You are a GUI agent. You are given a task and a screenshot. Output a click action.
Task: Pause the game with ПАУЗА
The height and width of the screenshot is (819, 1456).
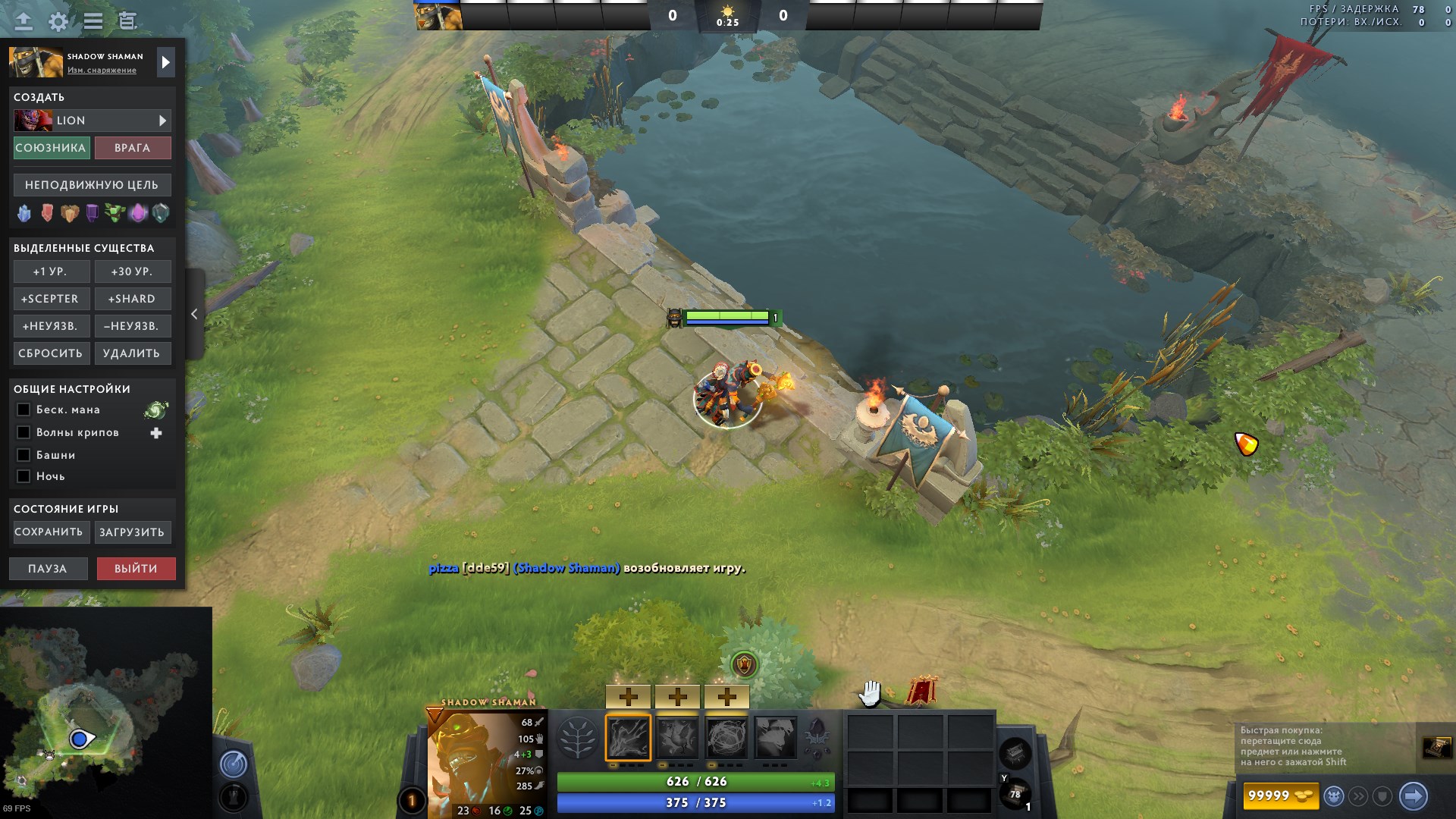(x=48, y=569)
